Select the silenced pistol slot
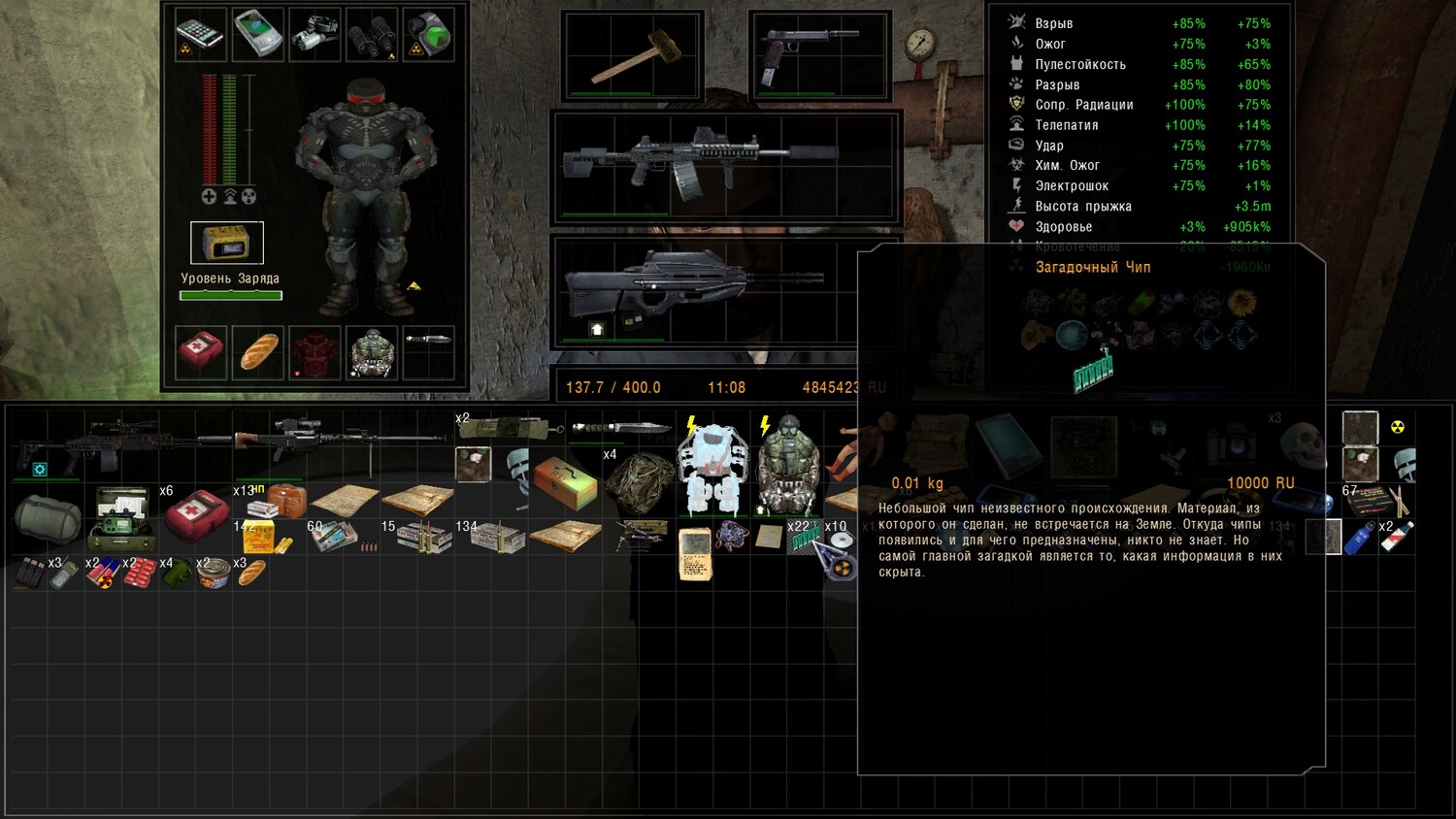 tap(819, 55)
